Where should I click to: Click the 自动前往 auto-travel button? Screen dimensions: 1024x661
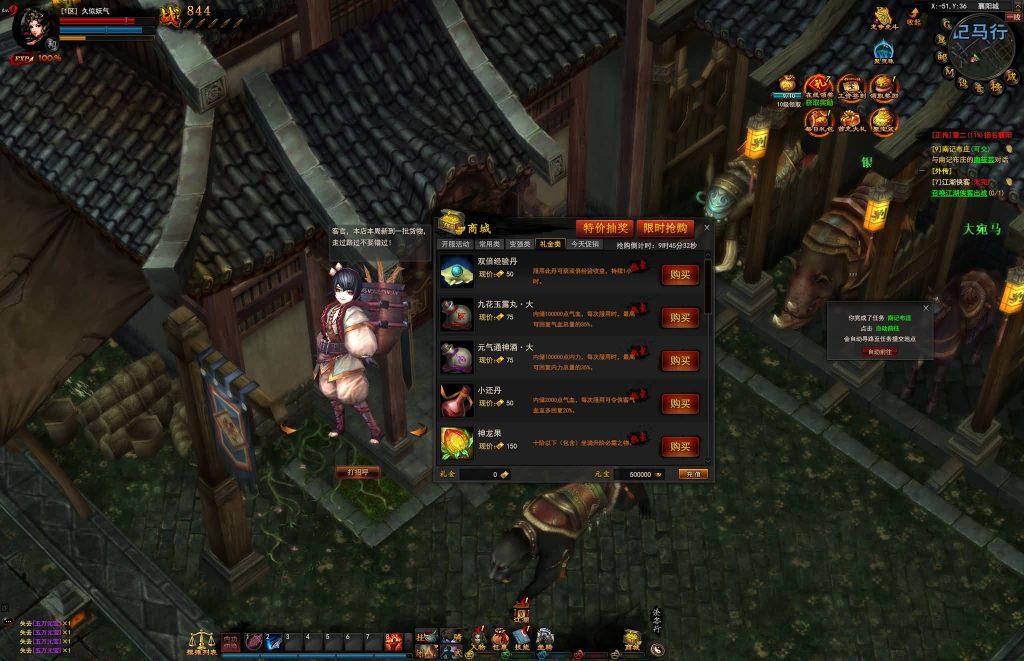click(x=879, y=352)
